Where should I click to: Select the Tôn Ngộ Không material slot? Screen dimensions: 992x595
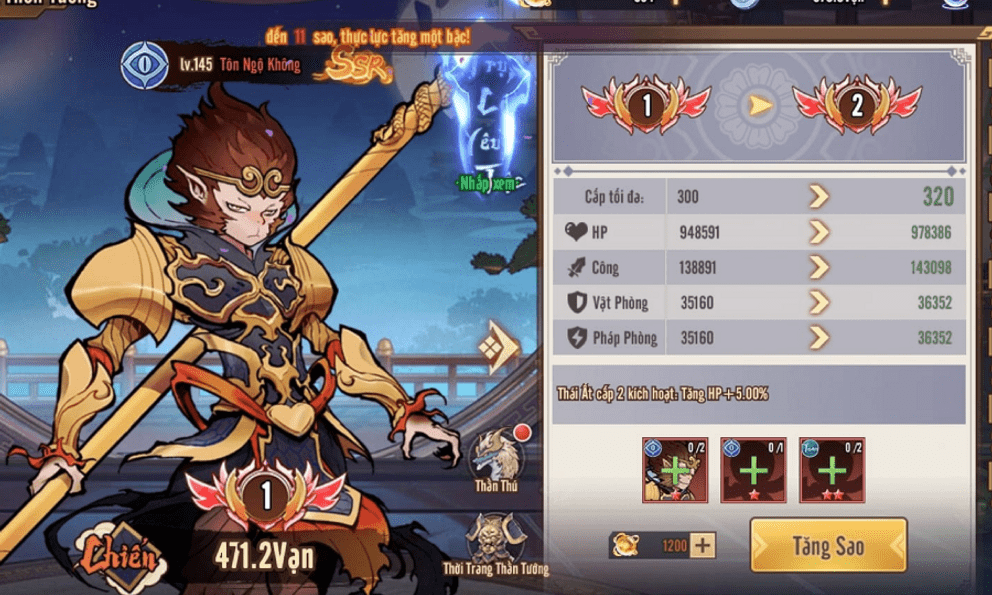674,469
